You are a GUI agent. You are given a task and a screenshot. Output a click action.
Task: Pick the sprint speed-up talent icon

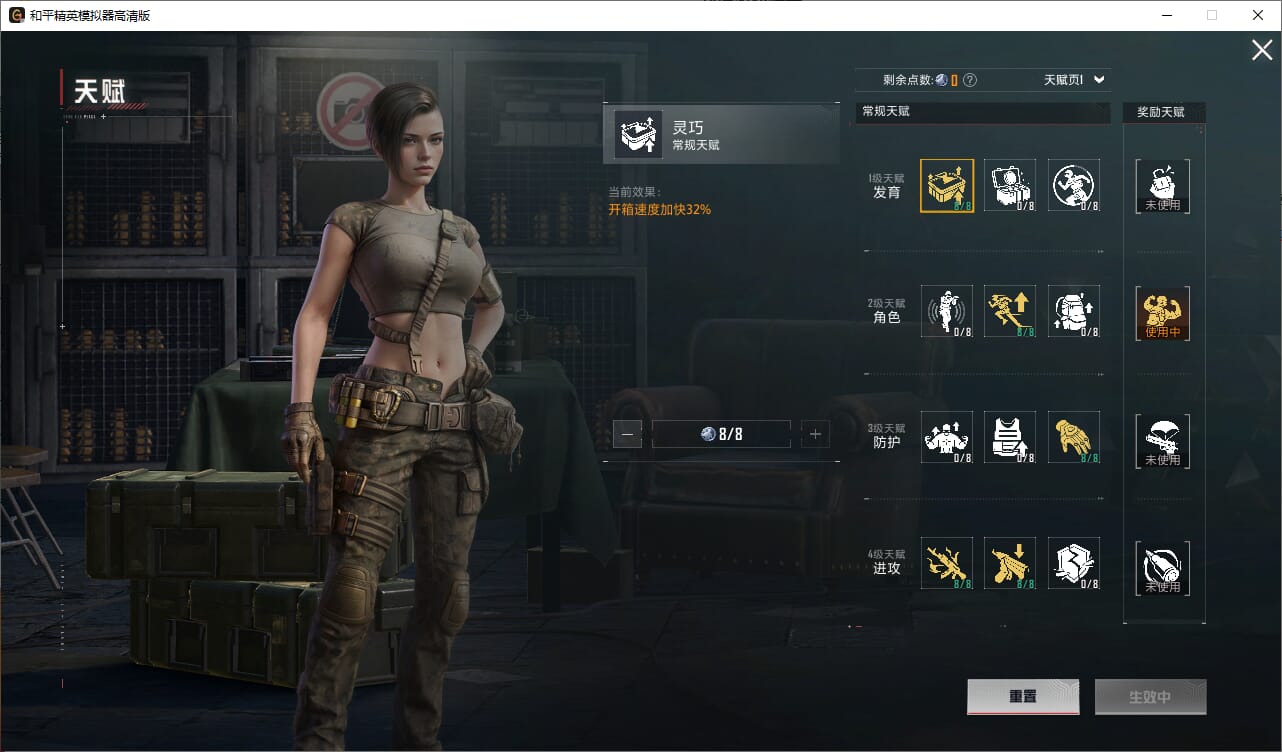tap(1010, 311)
